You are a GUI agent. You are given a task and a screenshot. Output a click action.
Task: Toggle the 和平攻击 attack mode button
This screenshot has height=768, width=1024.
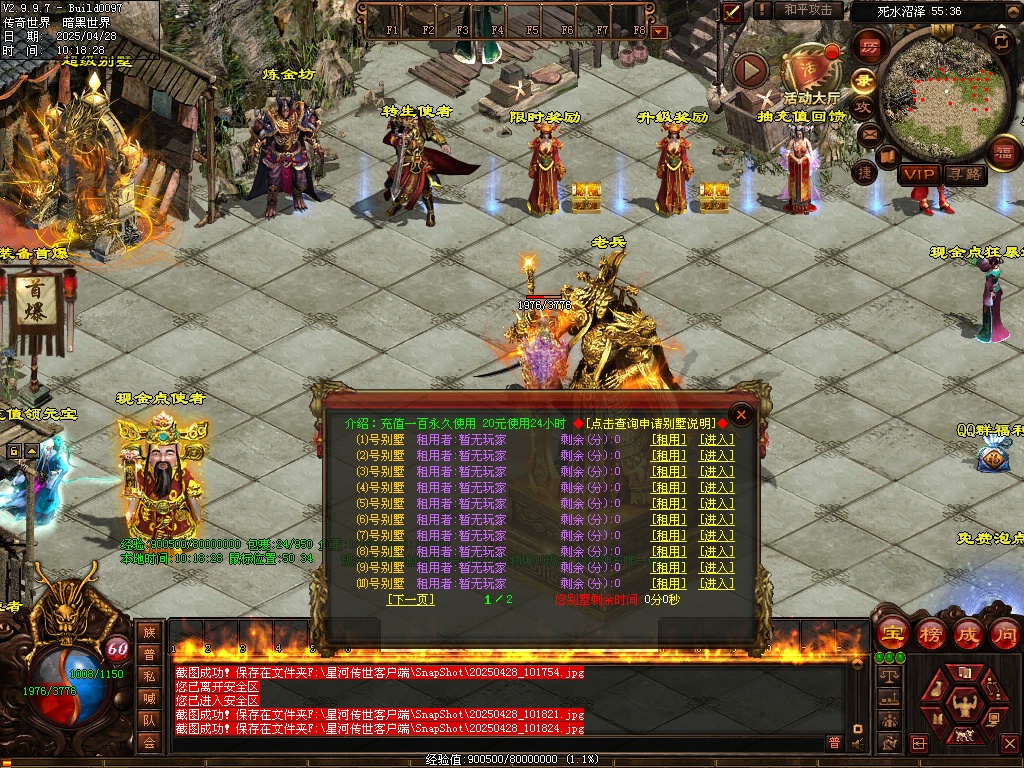807,10
